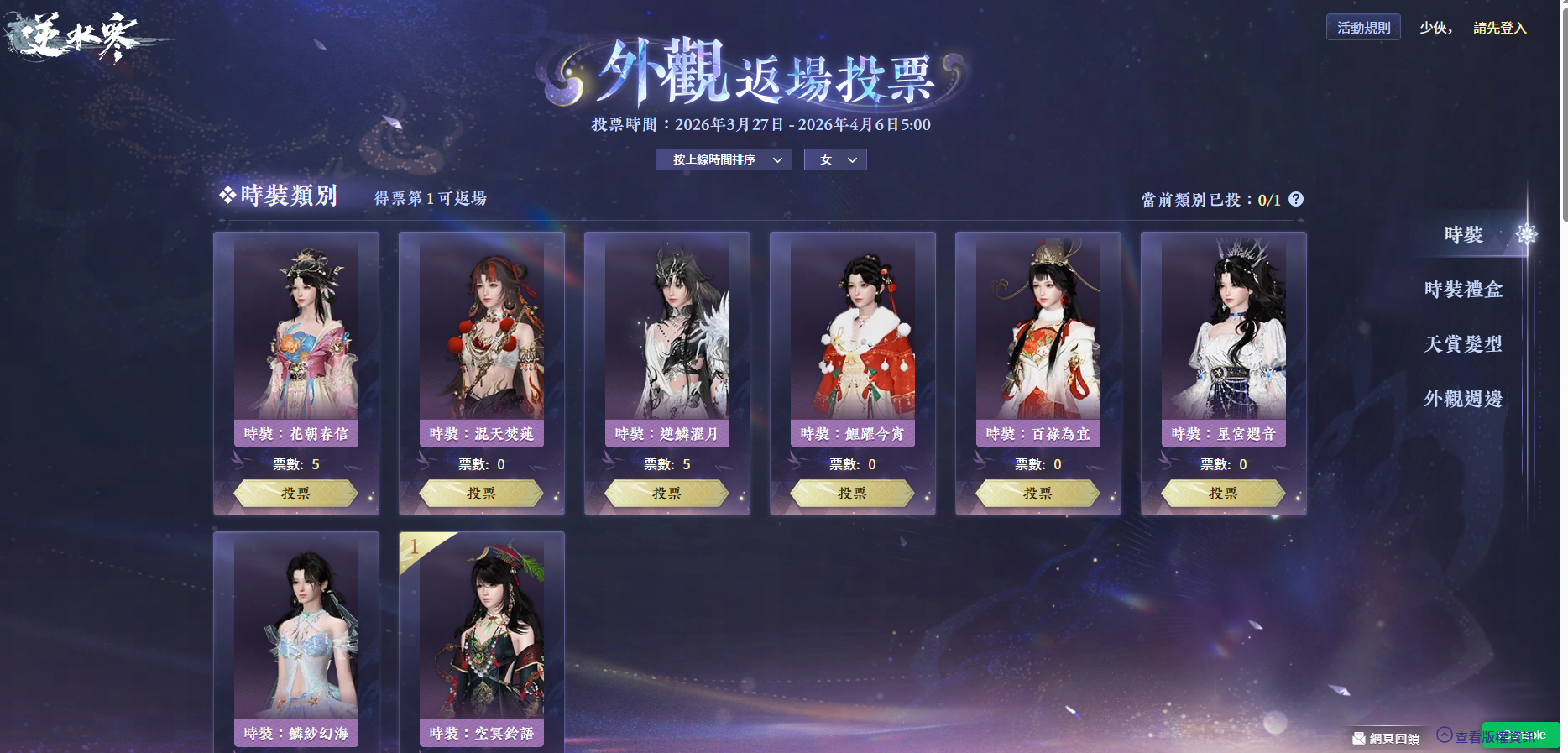This screenshot has width=1568, height=753.
Task: Open the 活動規則 rules button
Action: coord(1363,28)
